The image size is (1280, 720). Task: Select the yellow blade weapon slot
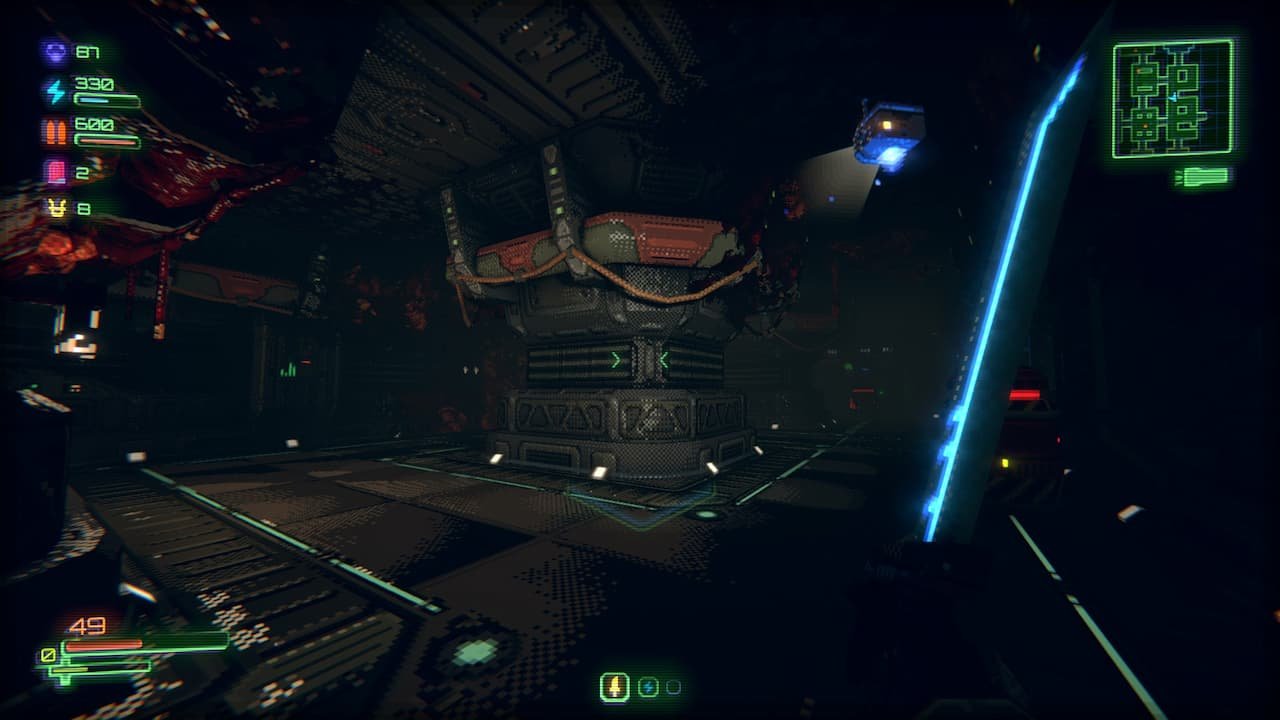pyautogui.click(x=614, y=687)
